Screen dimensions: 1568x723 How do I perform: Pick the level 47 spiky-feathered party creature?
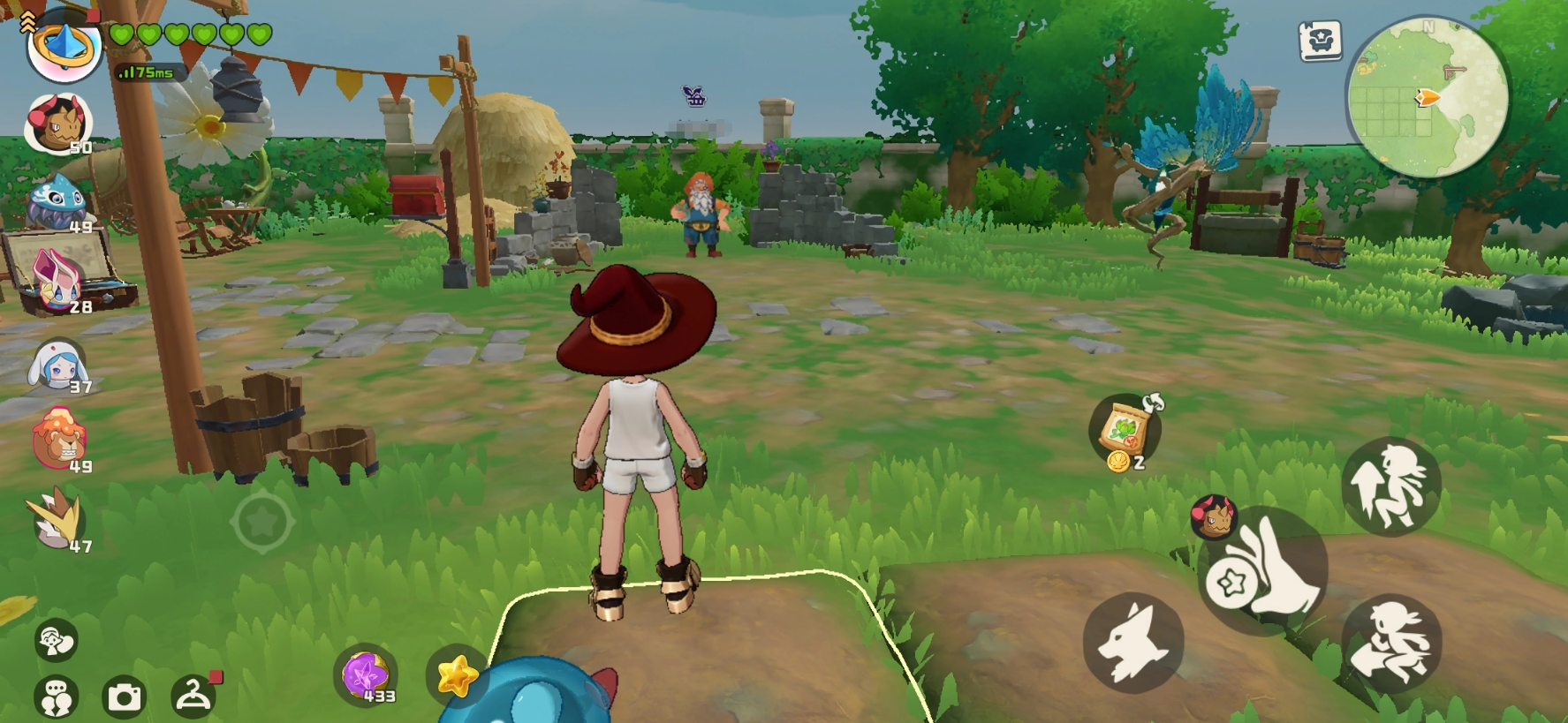57,521
